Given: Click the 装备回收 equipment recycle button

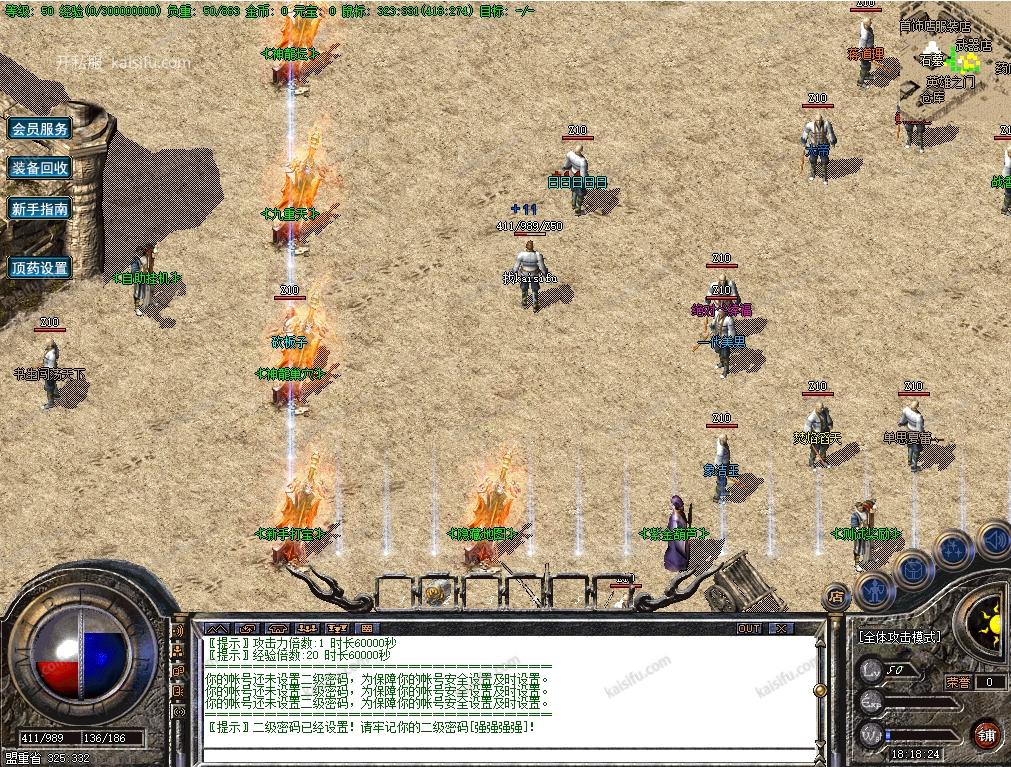Looking at the screenshot, I should click(x=40, y=168).
